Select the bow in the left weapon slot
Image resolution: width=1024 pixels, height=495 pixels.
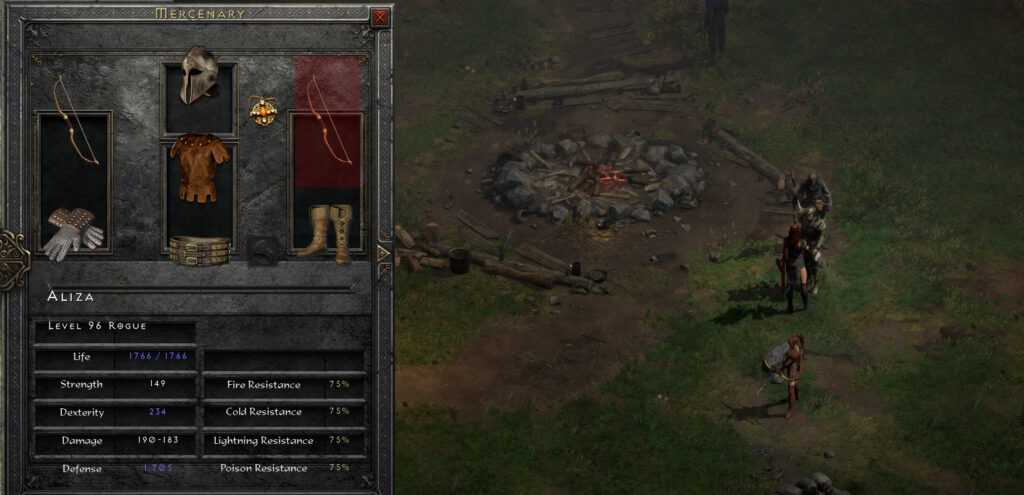tap(74, 122)
